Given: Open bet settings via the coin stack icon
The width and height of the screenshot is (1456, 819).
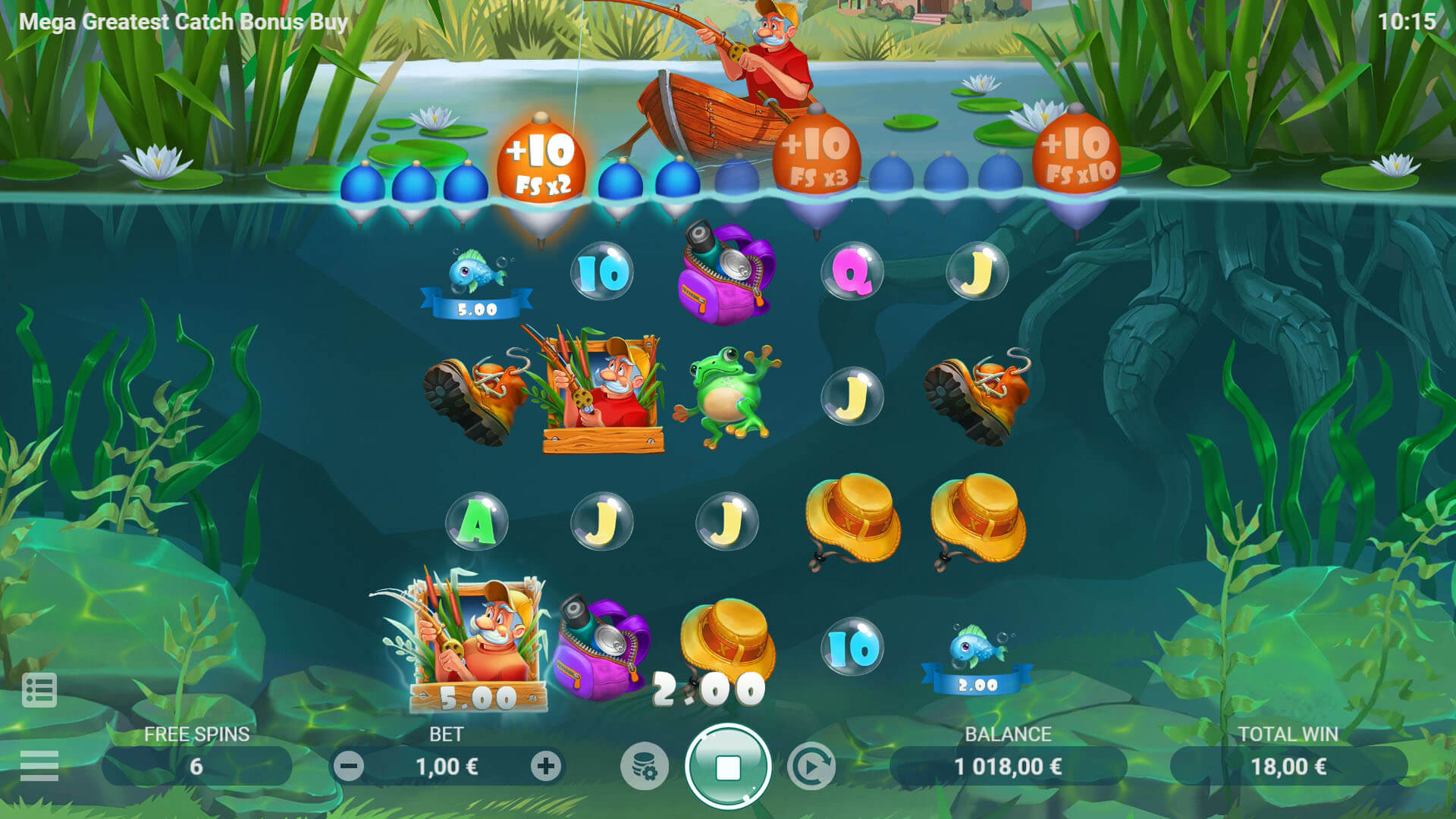Looking at the screenshot, I should point(644,767).
